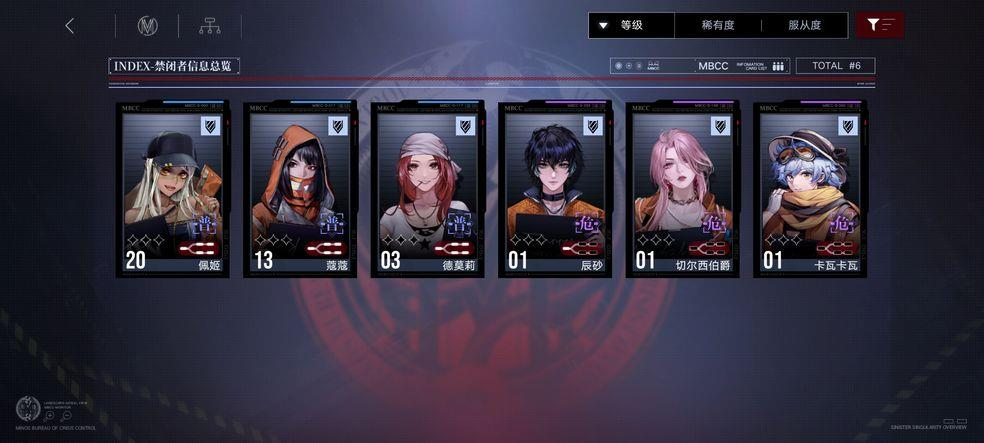This screenshot has height=443, width=984.
Task: View the 切尔西伯爵 character card
Action: (x=682, y=188)
